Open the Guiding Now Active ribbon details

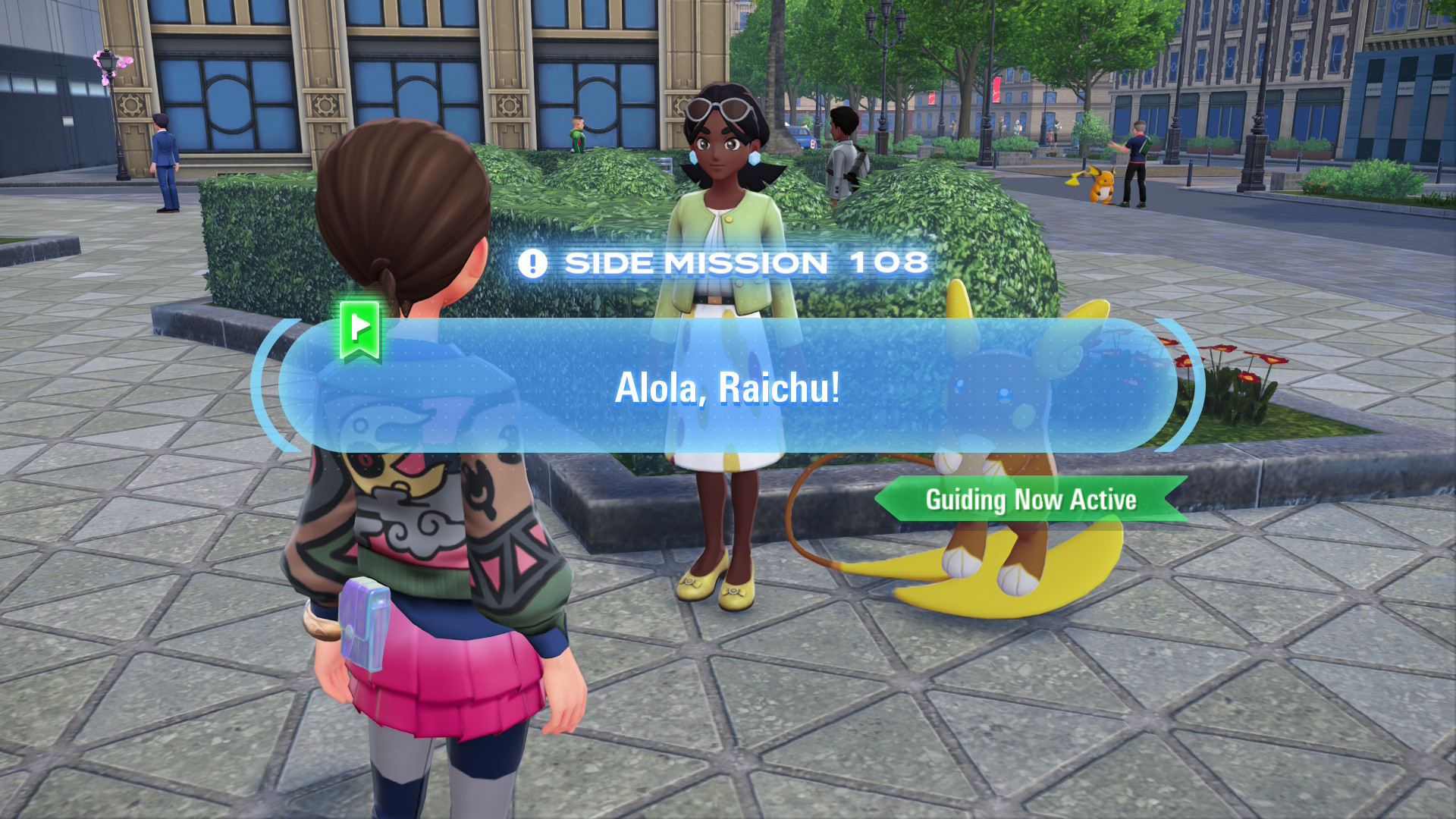[1031, 500]
